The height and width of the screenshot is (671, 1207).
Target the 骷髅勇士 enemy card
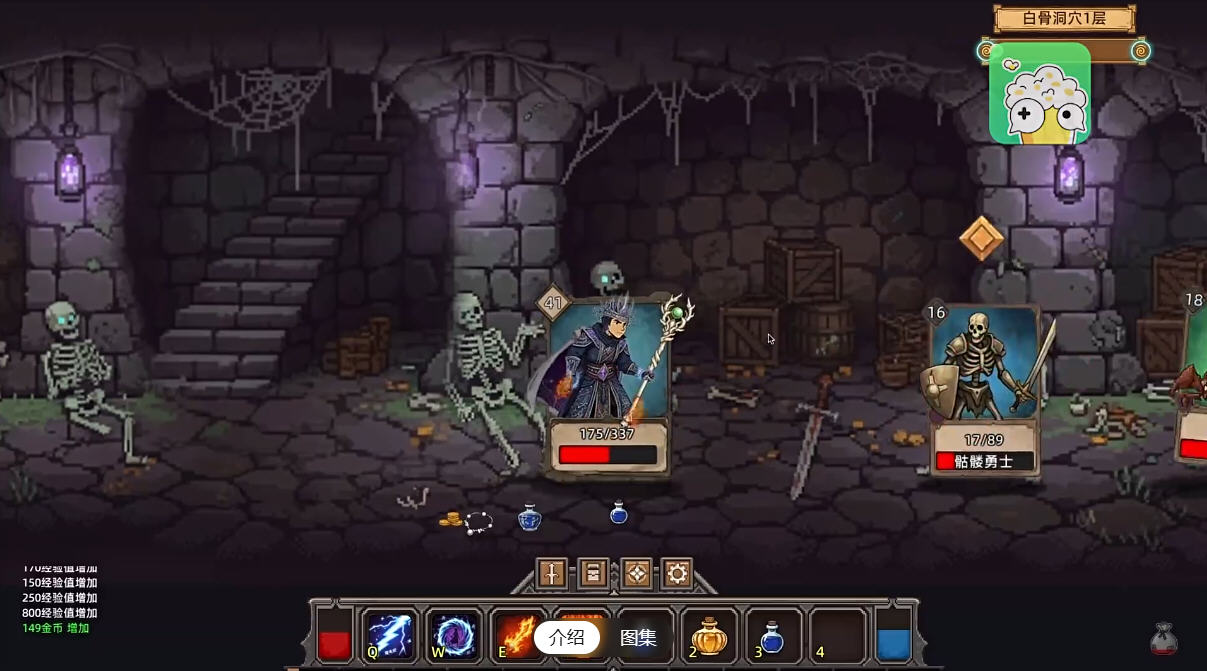point(985,390)
